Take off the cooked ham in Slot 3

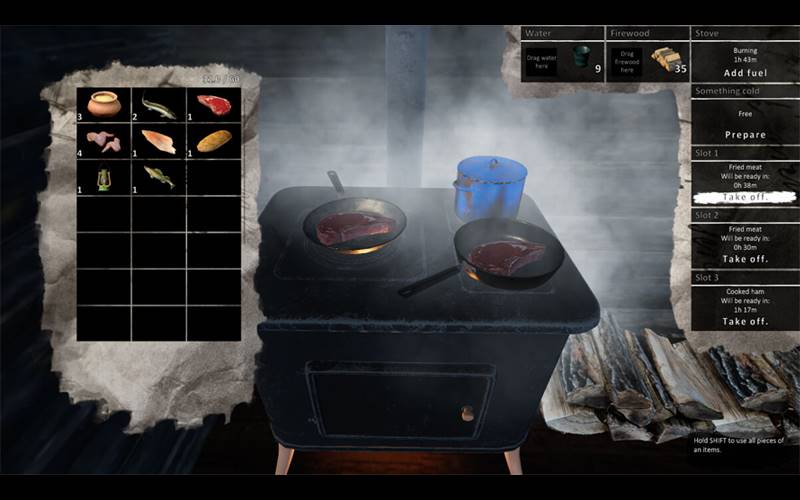tap(744, 321)
